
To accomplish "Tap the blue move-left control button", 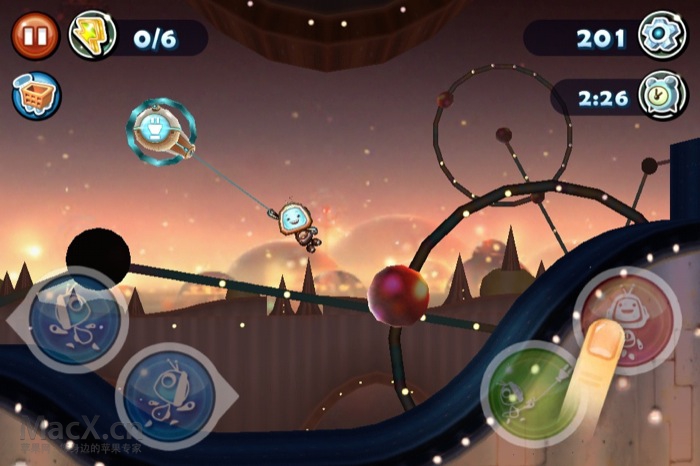I will 76,320.
